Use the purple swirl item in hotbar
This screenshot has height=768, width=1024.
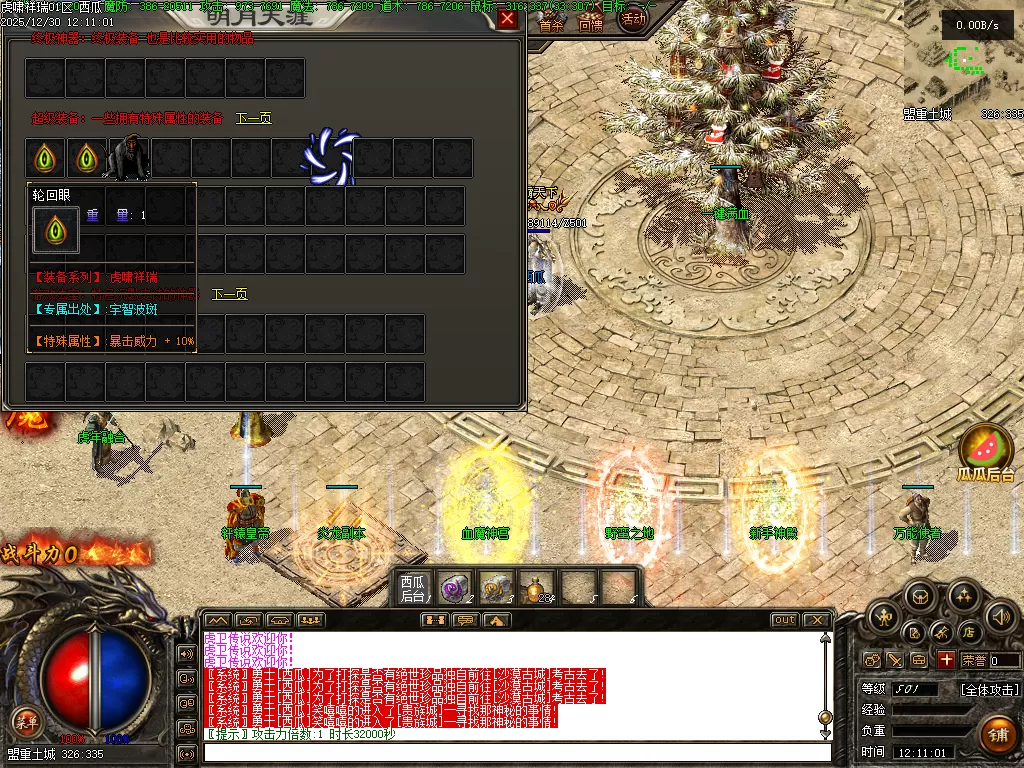(456, 587)
